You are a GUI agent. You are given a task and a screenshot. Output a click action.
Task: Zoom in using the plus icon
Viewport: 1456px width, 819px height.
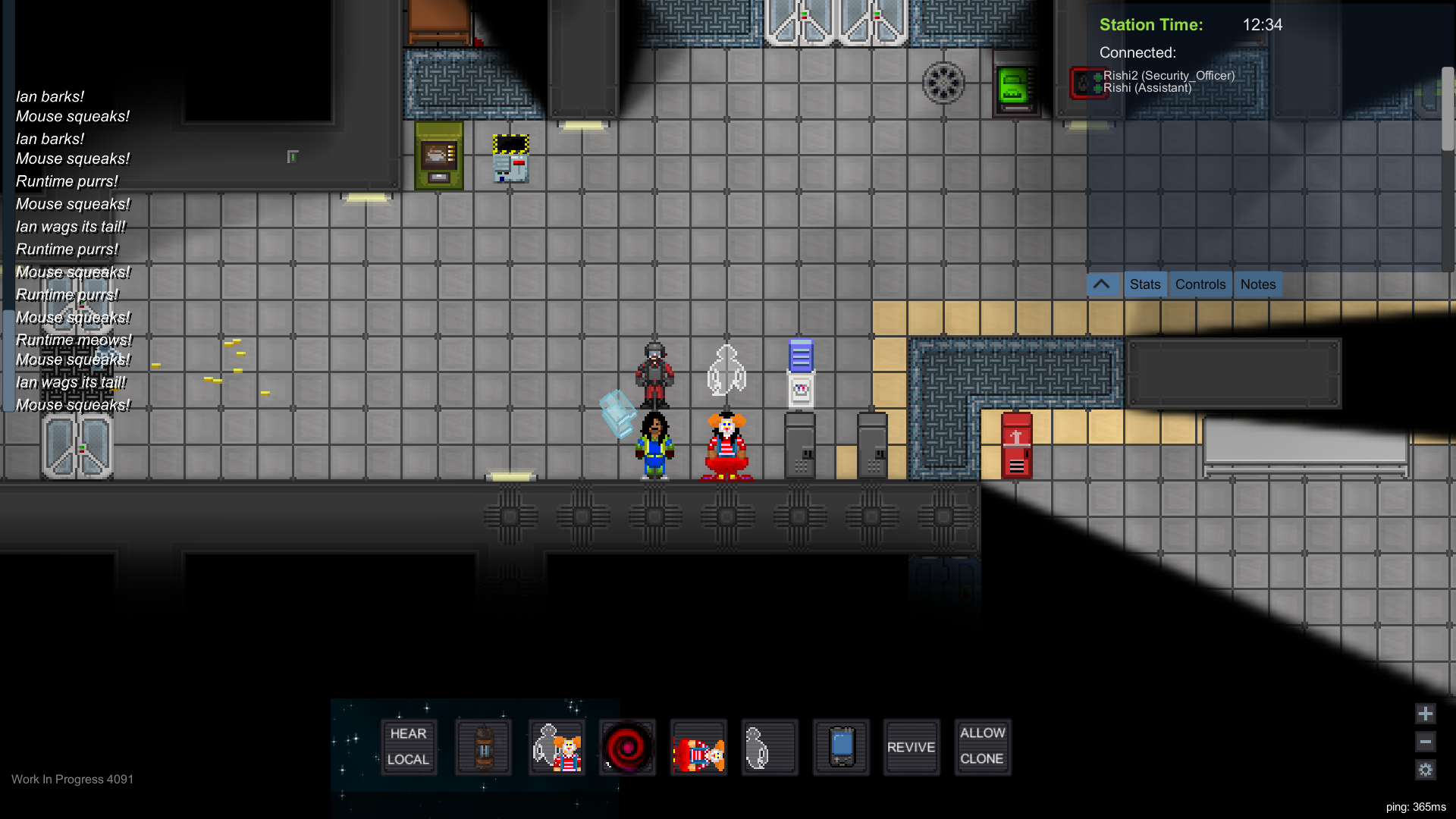pyautogui.click(x=1425, y=714)
